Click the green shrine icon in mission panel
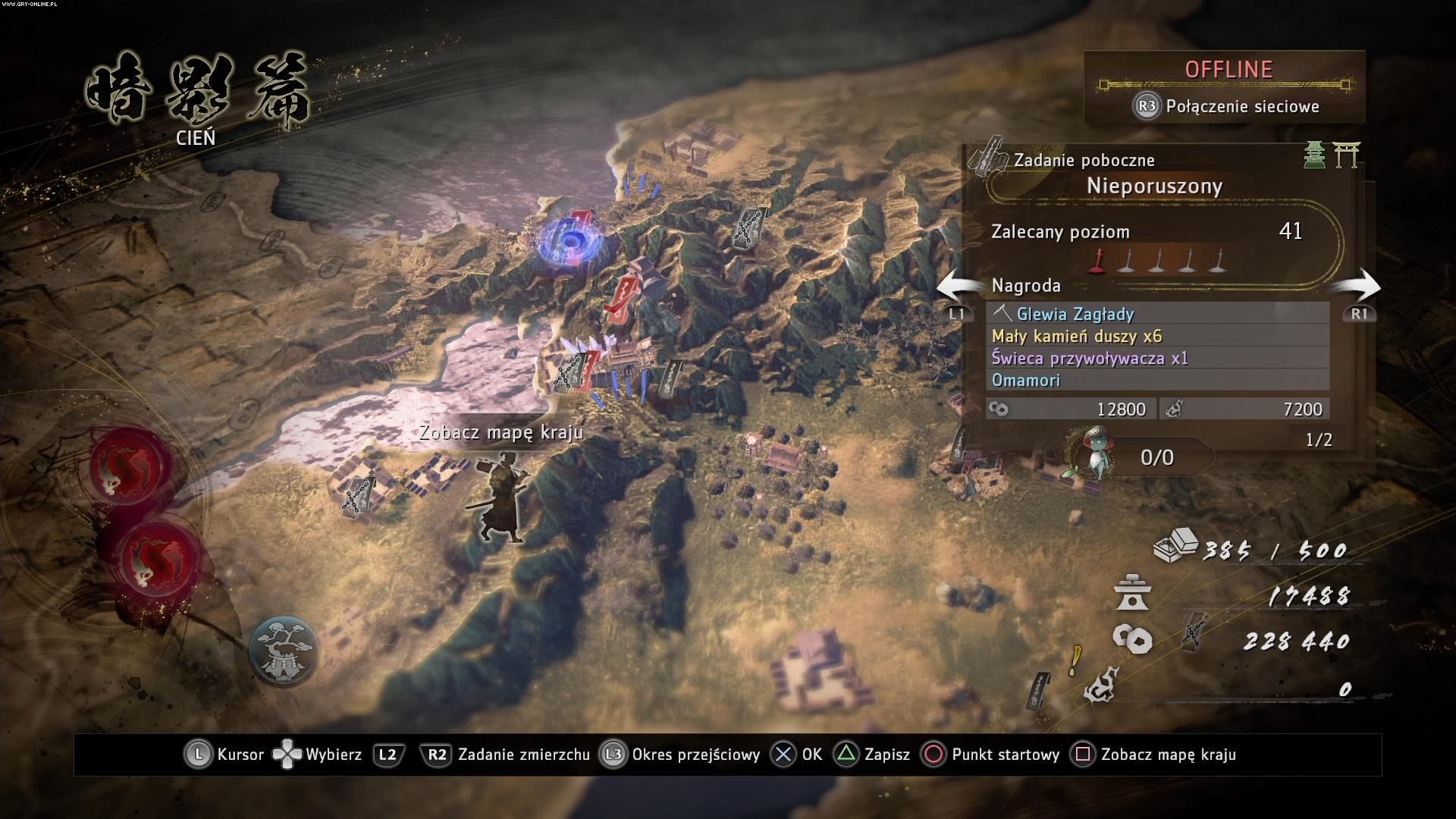Image resolution: width=1456 pixels, height=819 pixels. click(1315, 155)
